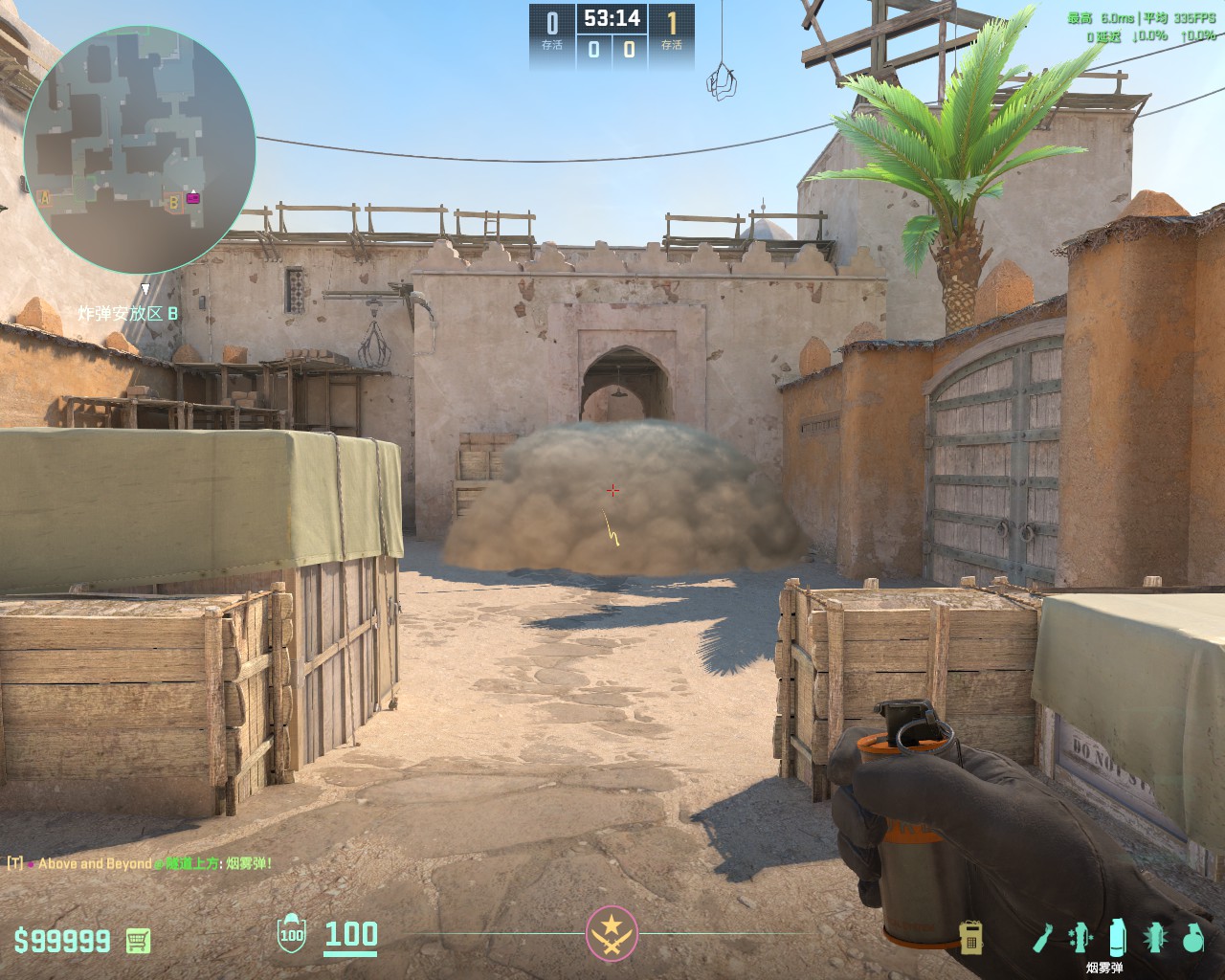
Task: Click the B bombsite label on minimap
Action: (x=173, y=202)
